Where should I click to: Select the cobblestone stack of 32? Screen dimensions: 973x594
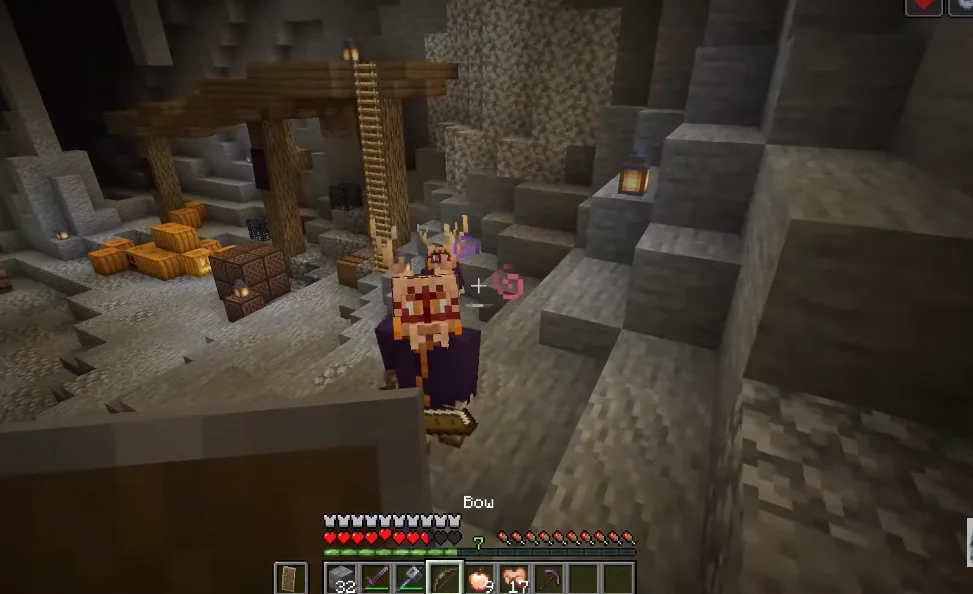point(341,579)
